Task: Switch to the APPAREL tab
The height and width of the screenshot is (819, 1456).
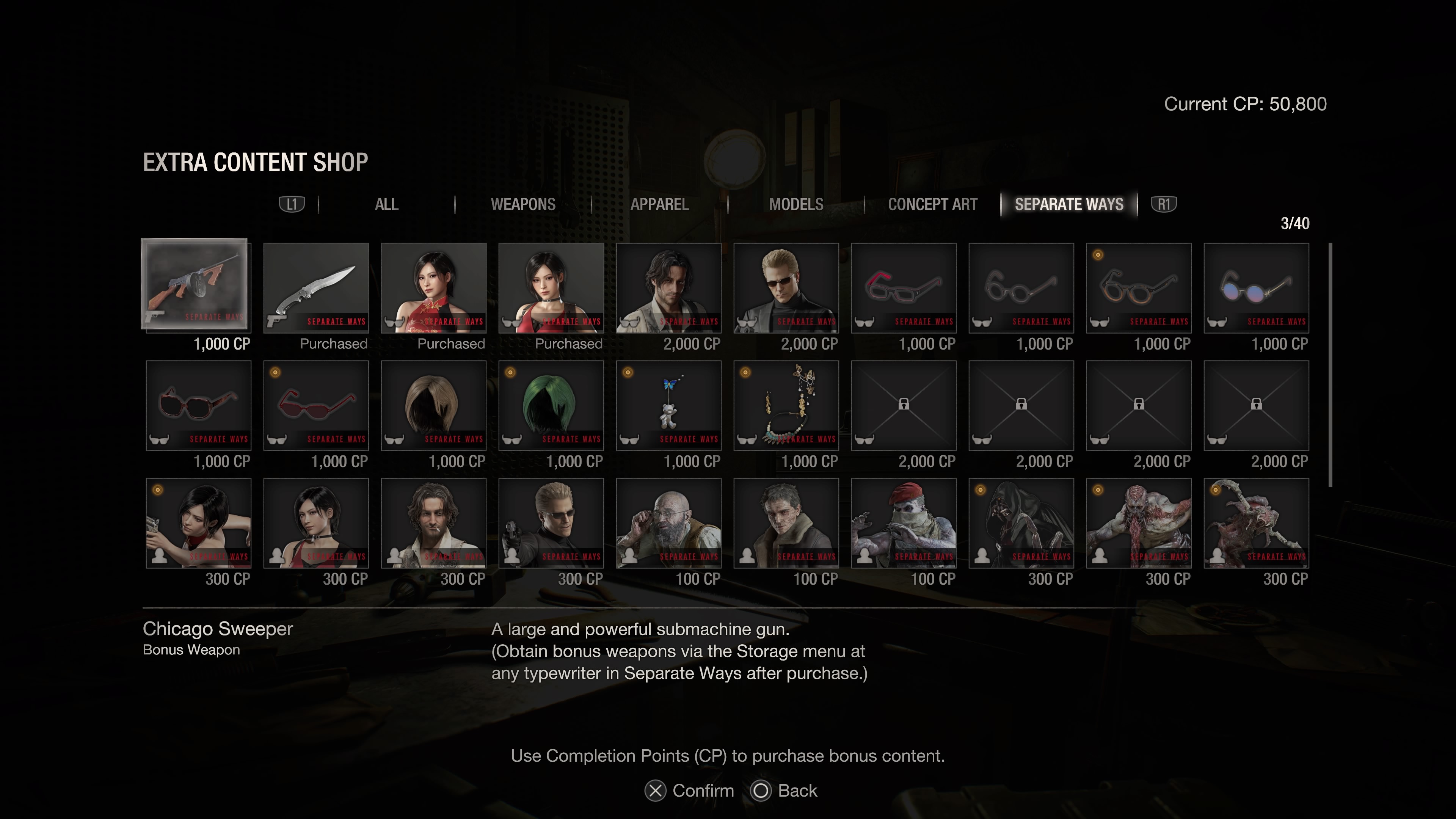Action: [660, 205]
